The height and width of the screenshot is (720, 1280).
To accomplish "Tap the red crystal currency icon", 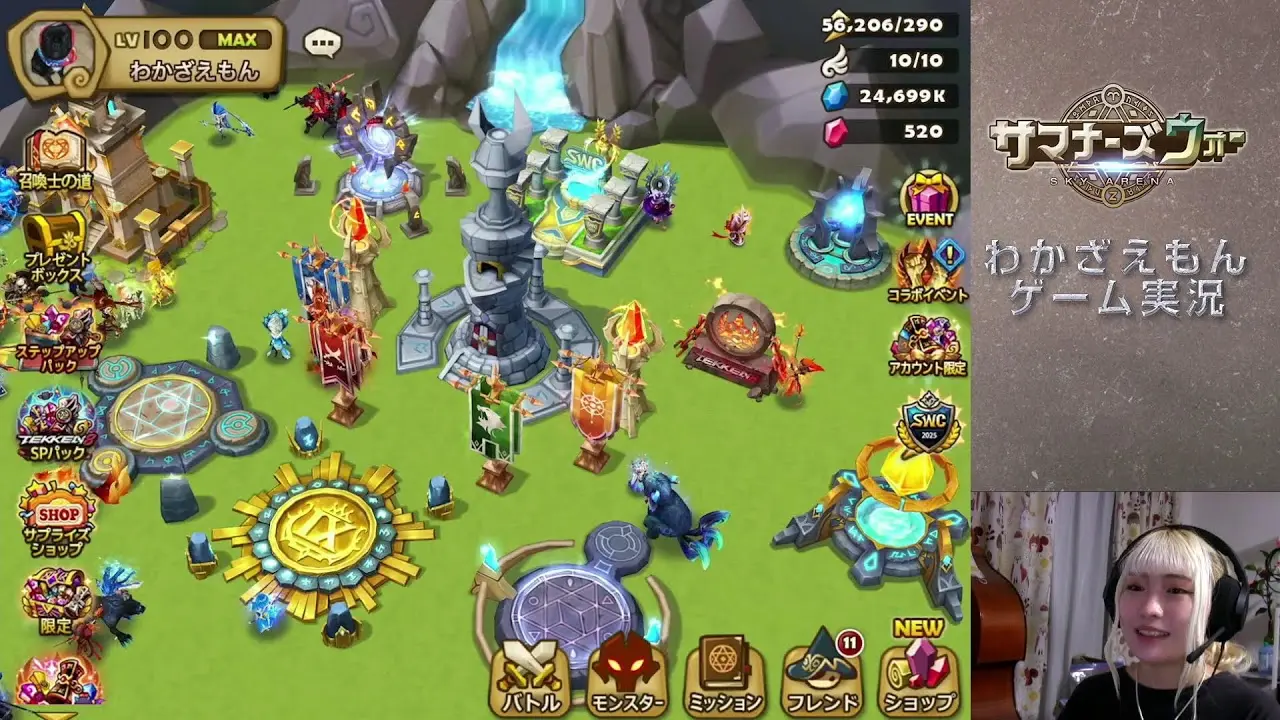I will coord(834,131).
